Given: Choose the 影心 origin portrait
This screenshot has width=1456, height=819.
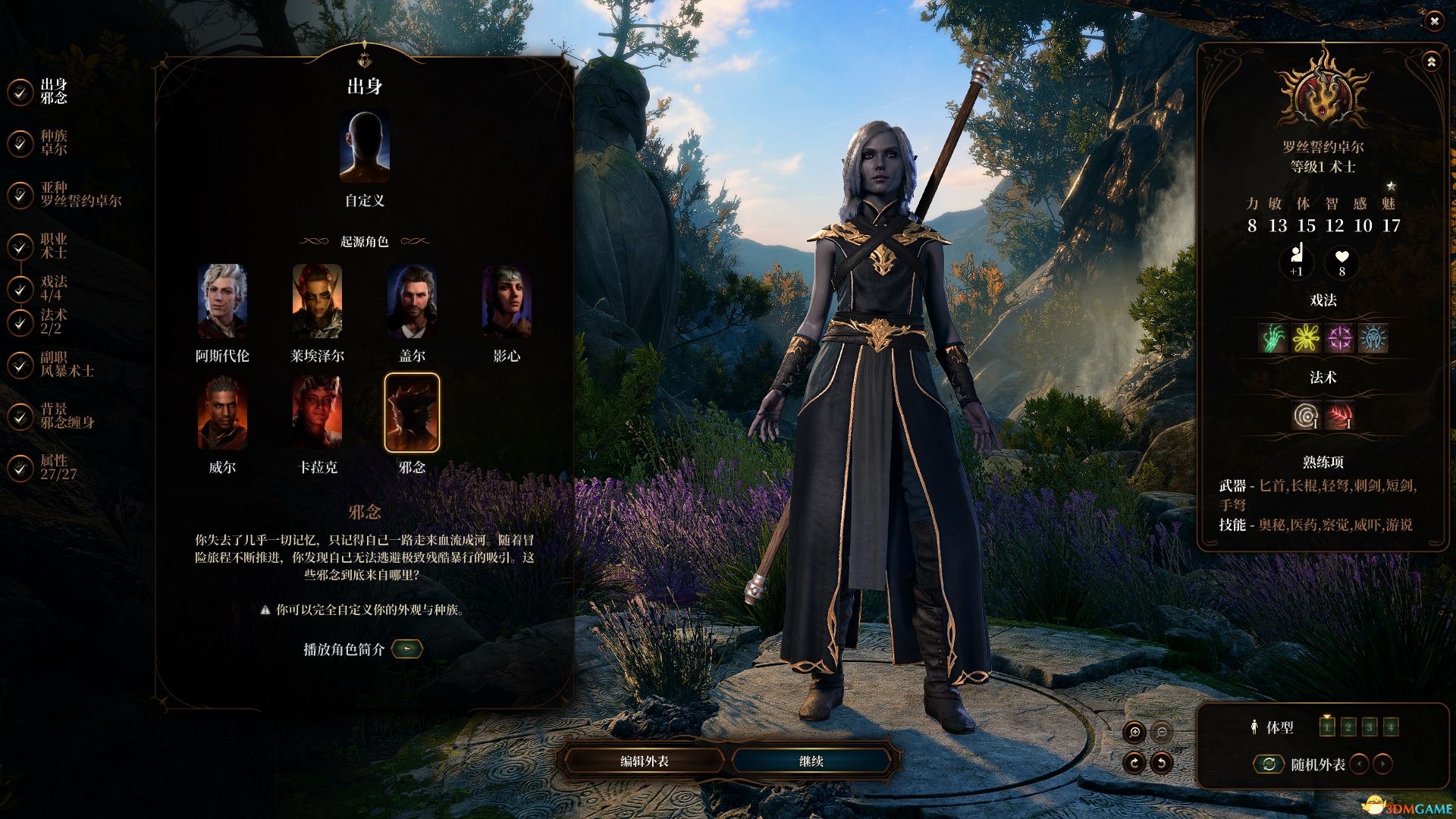Looking at the screenshot, I should click(507, 301).
